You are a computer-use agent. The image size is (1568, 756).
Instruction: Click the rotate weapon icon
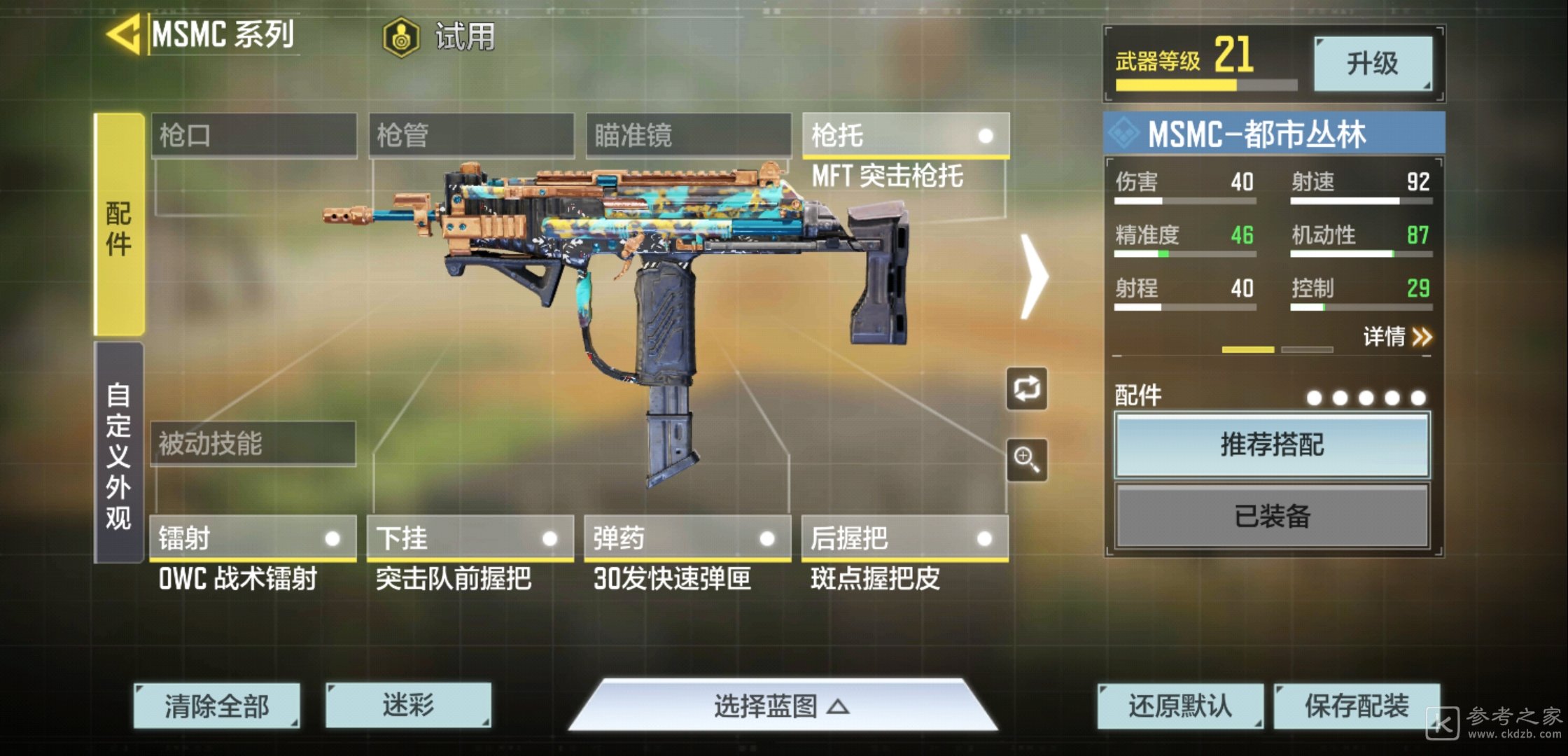1026,388
